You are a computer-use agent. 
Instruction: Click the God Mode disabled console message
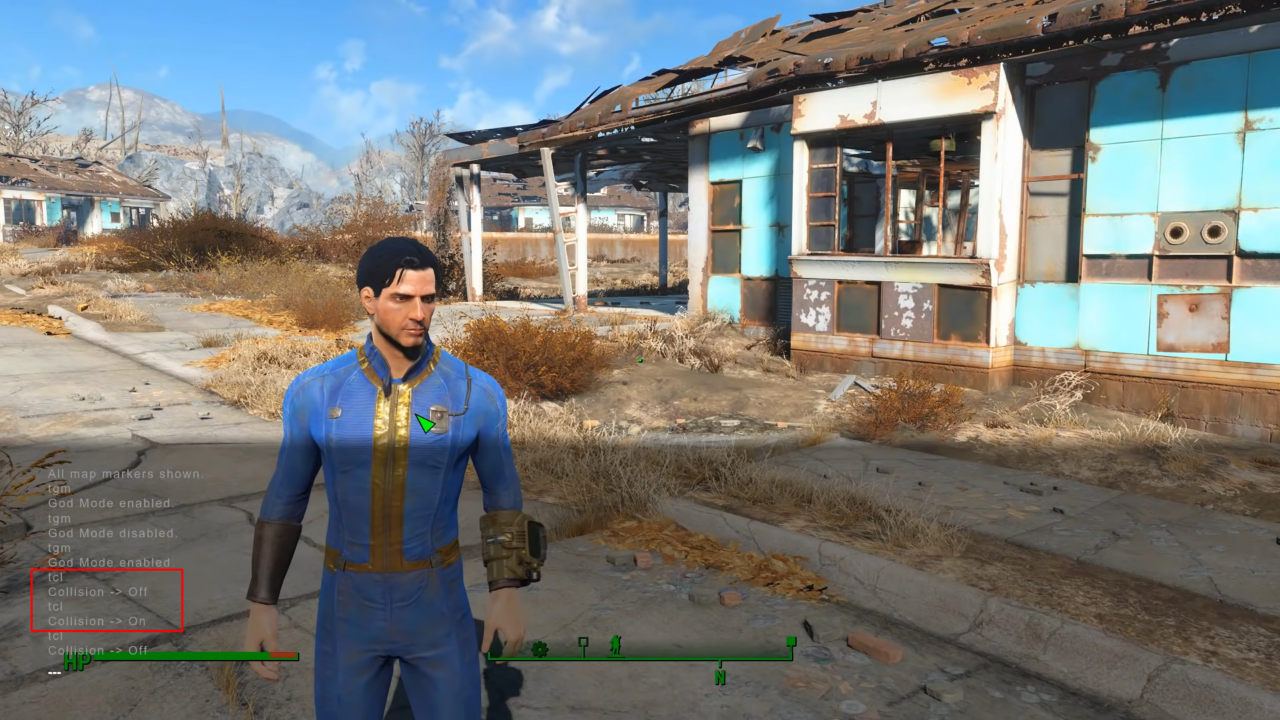coord(112,533)
